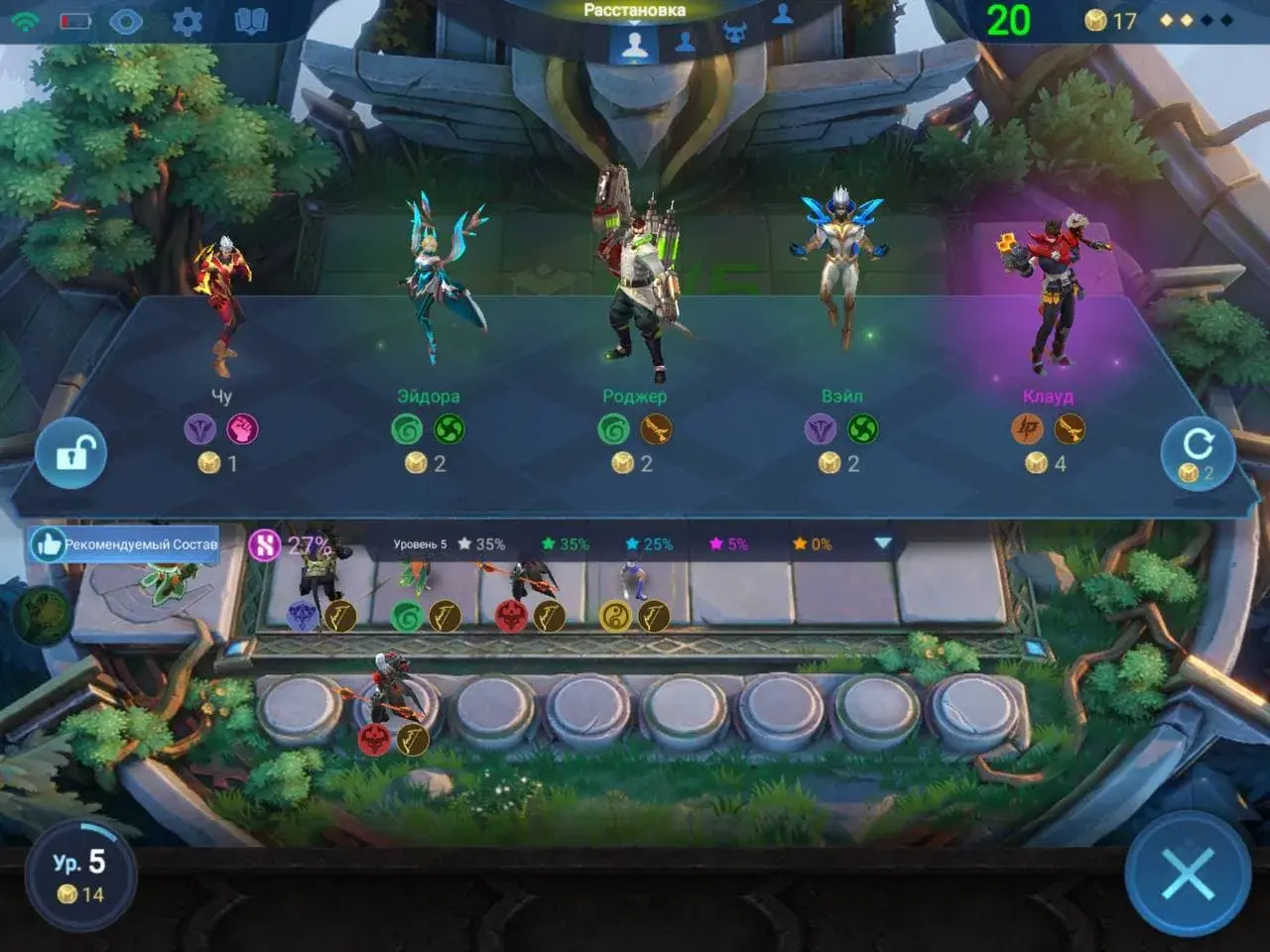Expand the level odds dropdown arrow
The image size is (1270, 952).
click(x=882, y=543)
